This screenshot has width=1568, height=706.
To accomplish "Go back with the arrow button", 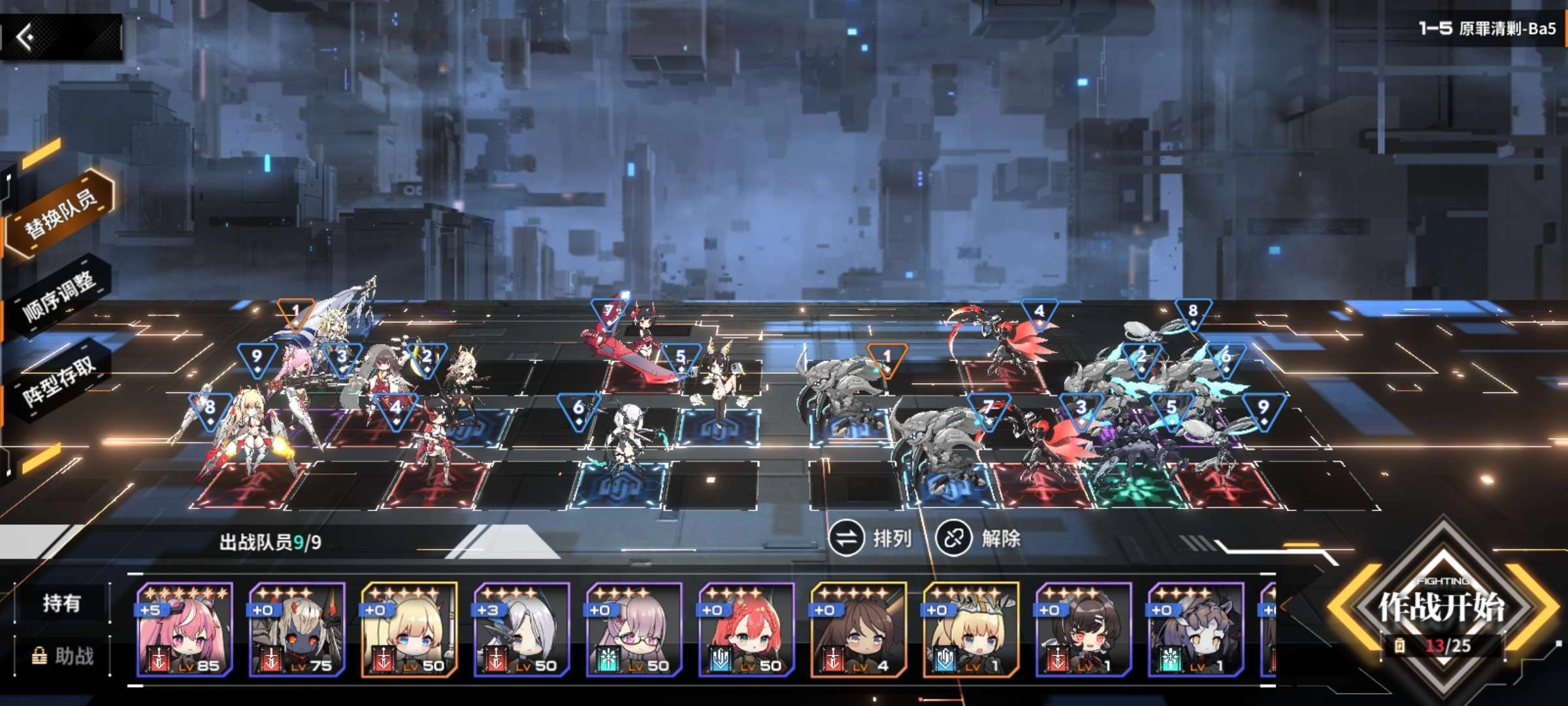I will (x=27, y=37).
